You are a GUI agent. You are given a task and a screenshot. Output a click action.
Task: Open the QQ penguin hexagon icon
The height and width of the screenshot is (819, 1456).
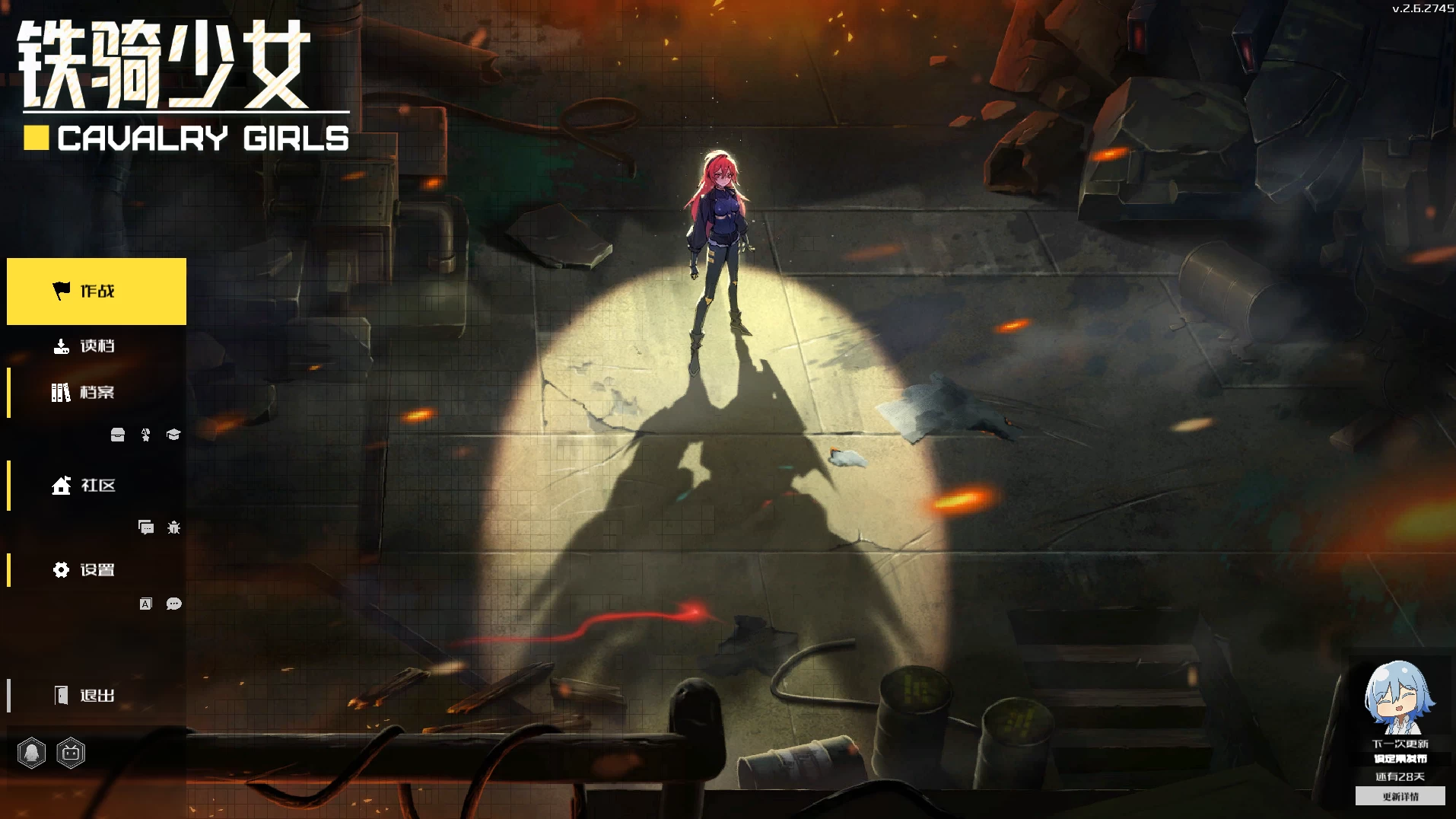pyautogui.click(x=32, y=754)
